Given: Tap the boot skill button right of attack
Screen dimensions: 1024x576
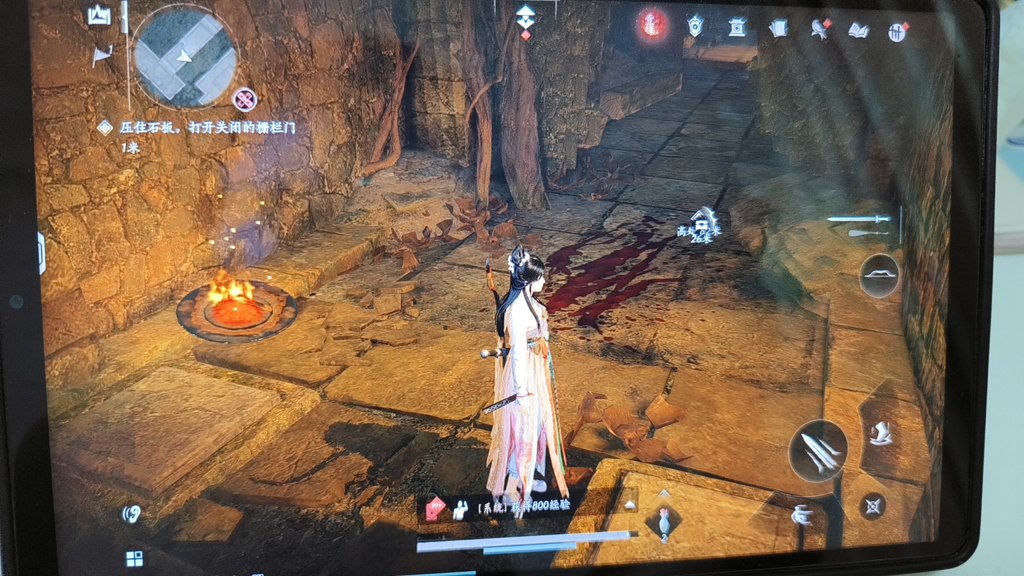Looking at the screenshot, I should pyautogui.click(x=881, y=434).
